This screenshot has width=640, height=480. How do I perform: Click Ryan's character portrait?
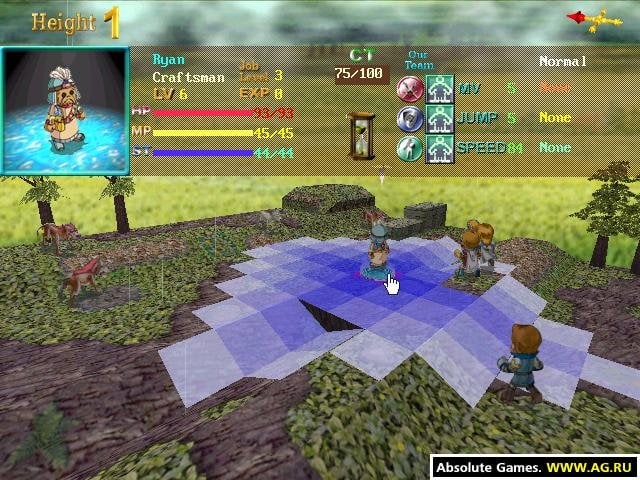(x=66, y=110)
